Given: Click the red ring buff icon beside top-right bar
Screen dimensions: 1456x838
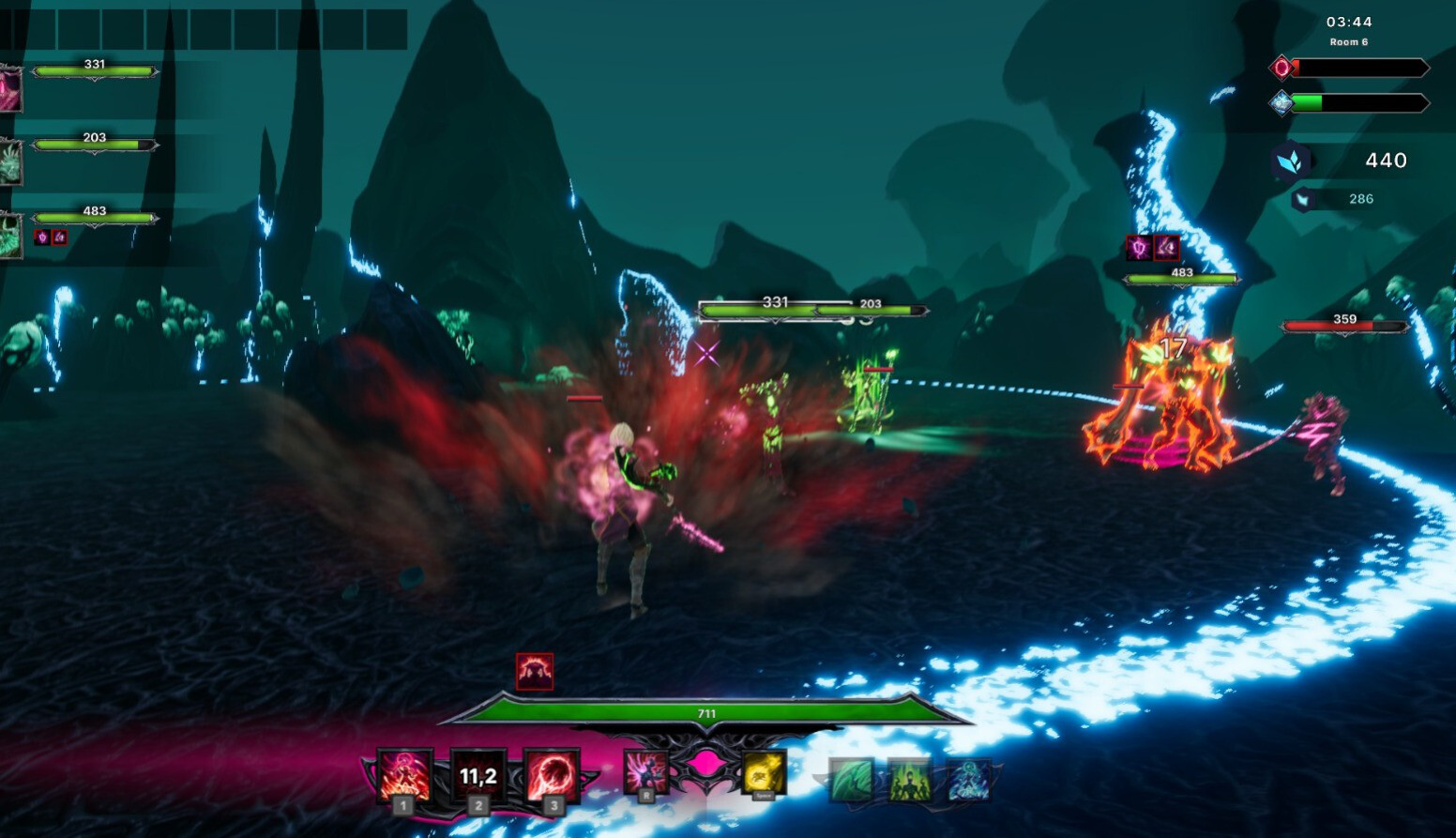Looking at the screenshot, I should click(1282, 68).
